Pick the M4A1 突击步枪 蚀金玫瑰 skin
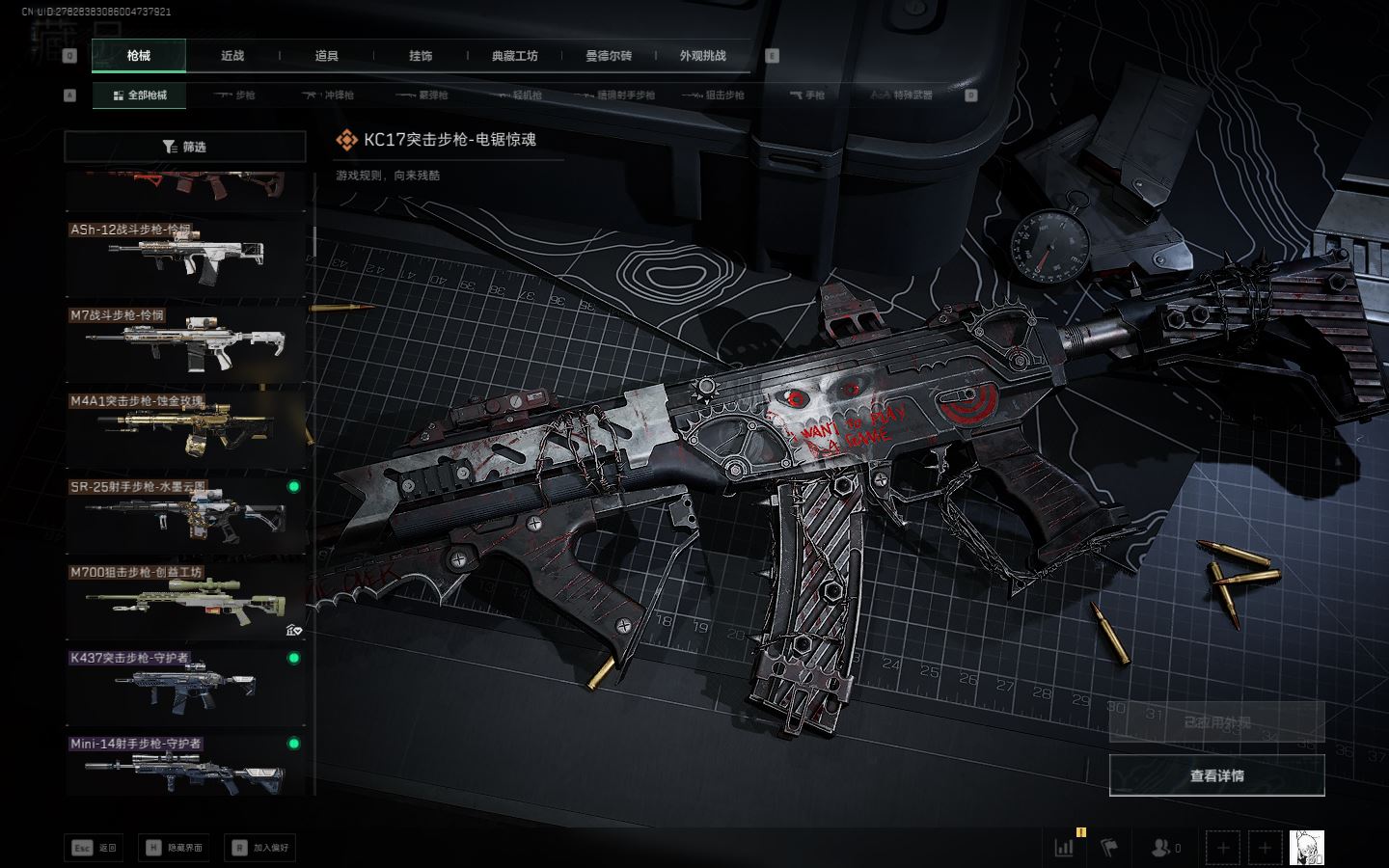 185,427
